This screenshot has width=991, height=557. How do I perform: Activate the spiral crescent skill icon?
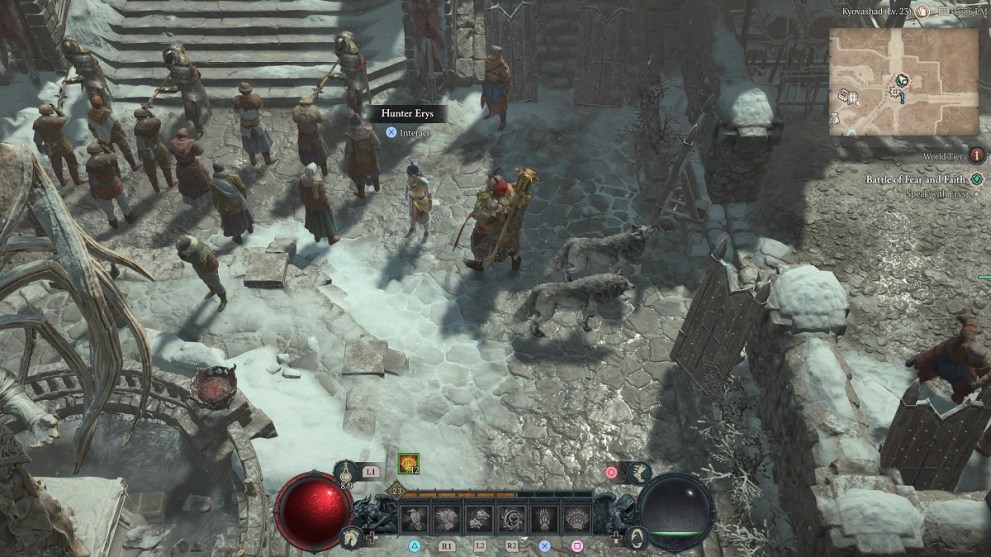pyautogui.click(x=512, y=516)
